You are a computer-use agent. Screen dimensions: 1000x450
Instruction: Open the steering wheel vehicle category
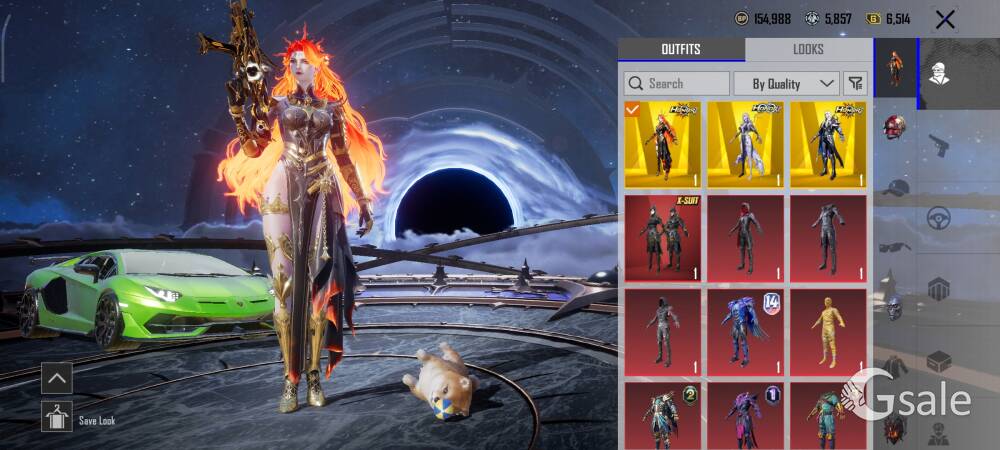[938, 218]
